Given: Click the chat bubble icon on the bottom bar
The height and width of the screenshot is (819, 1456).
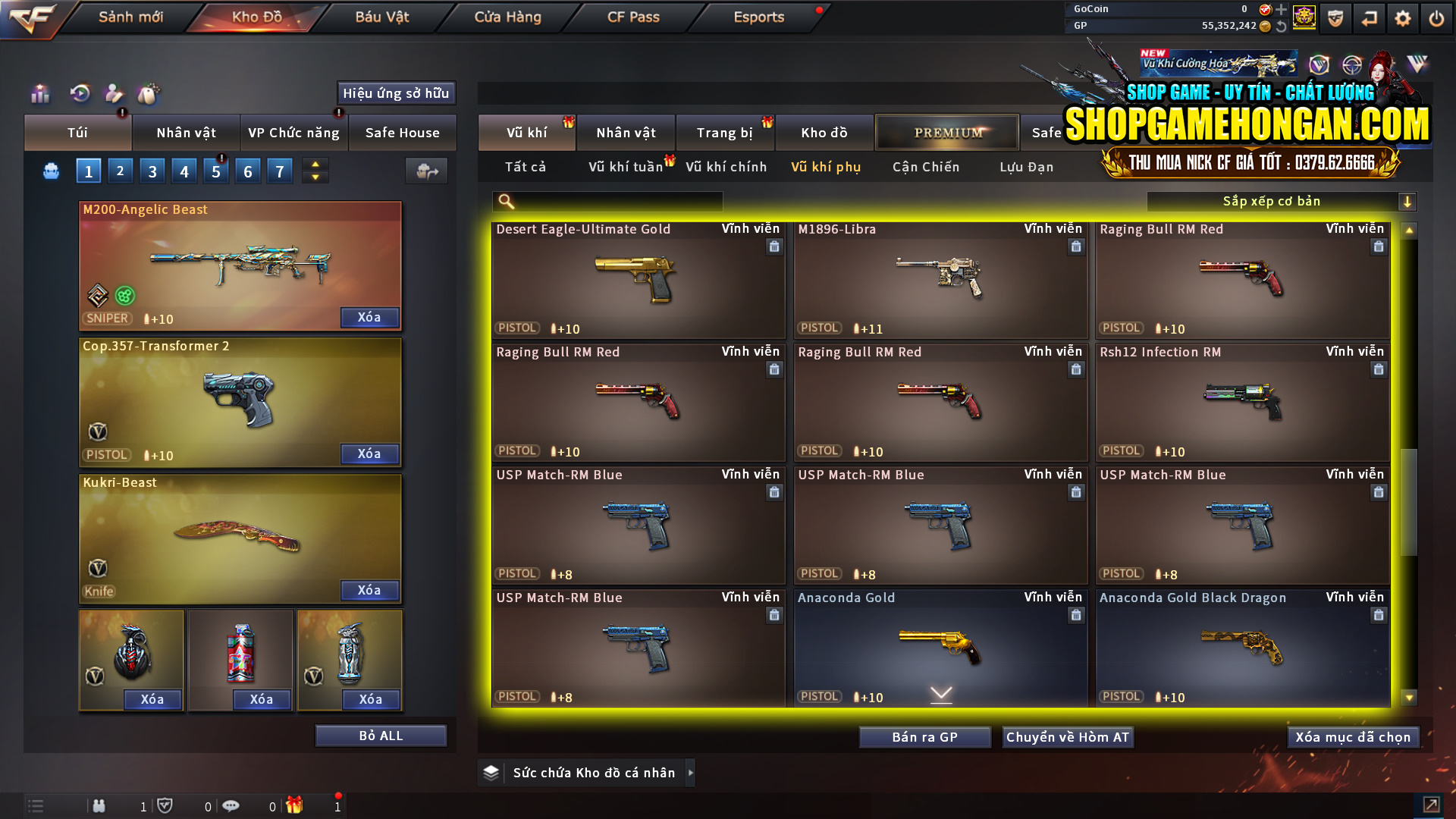Looking at the screenshot, I should [x=231, y=806].
